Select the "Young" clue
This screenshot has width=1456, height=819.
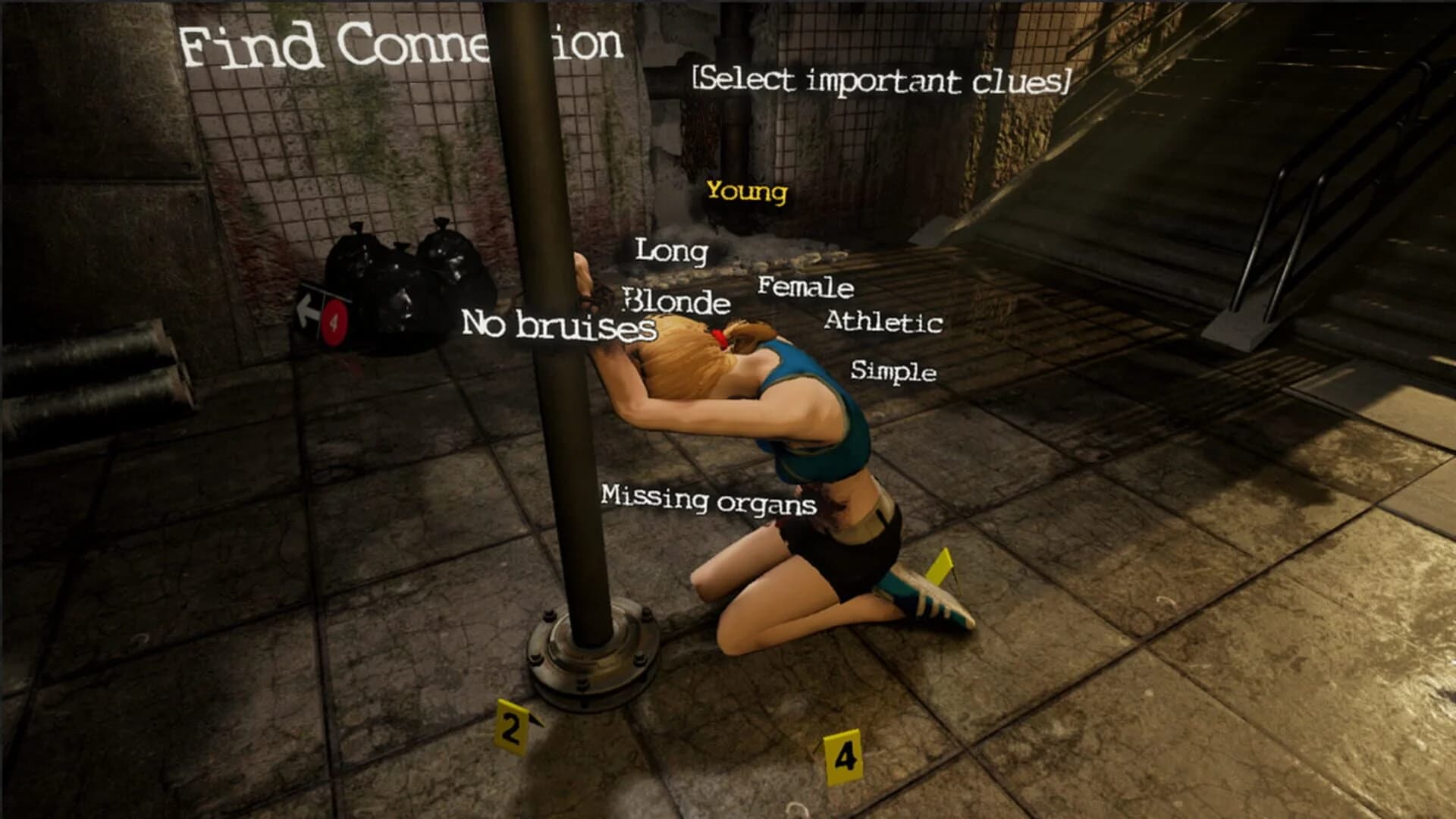click(745, 193)
